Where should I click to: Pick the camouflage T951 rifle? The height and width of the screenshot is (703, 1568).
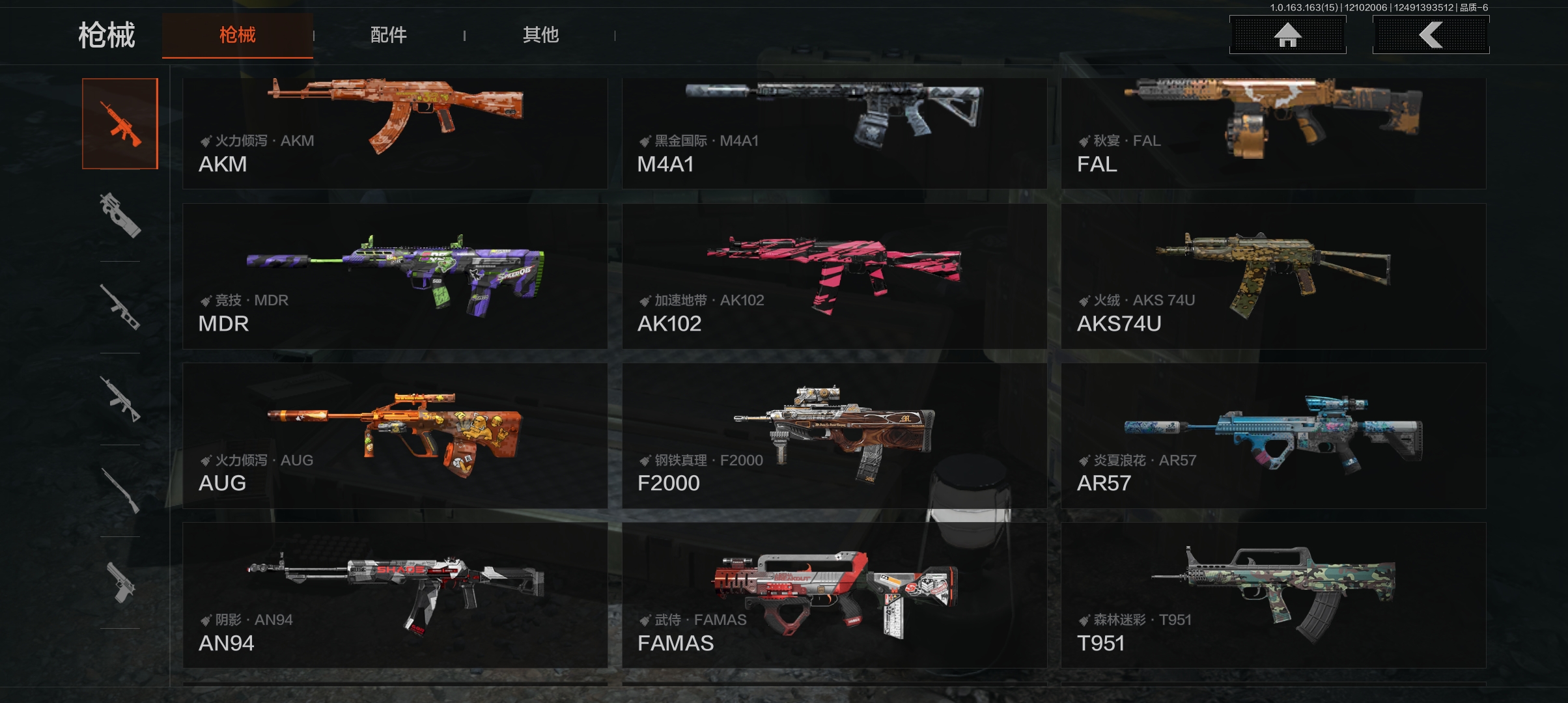click(x=1273, y=596)
